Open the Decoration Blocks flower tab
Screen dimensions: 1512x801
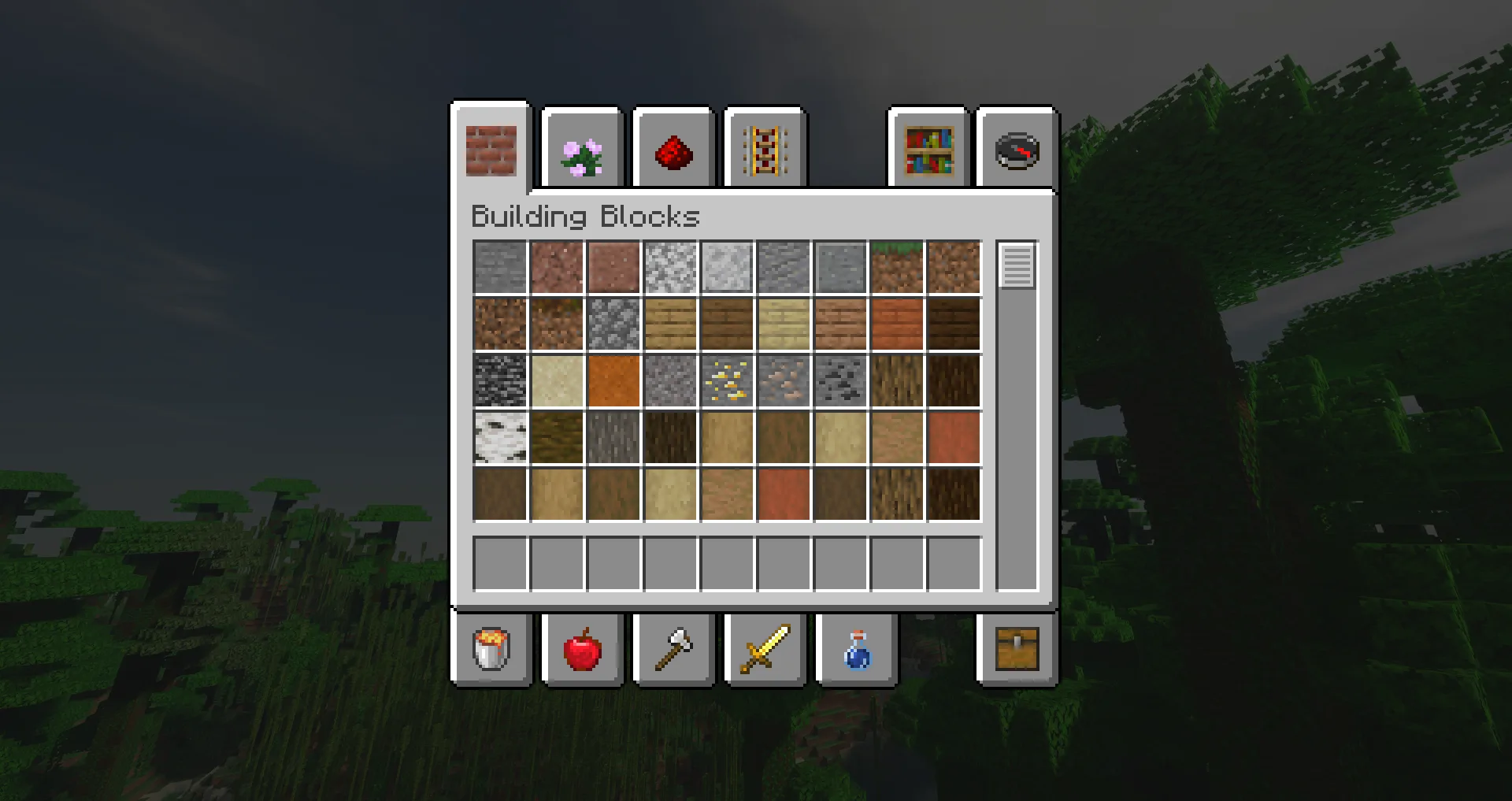pyautogui.click(x=582, y=148)
